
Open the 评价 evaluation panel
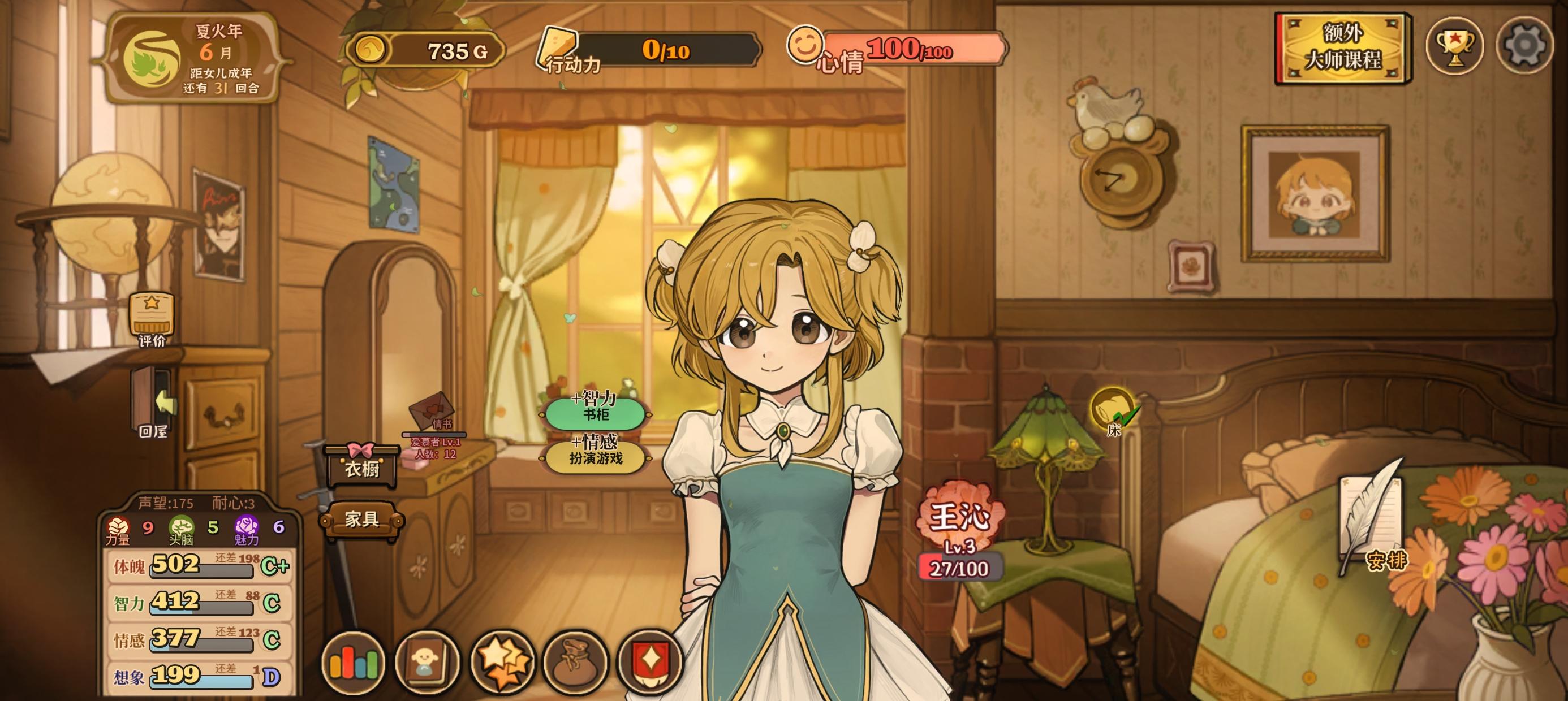(152, 319)
